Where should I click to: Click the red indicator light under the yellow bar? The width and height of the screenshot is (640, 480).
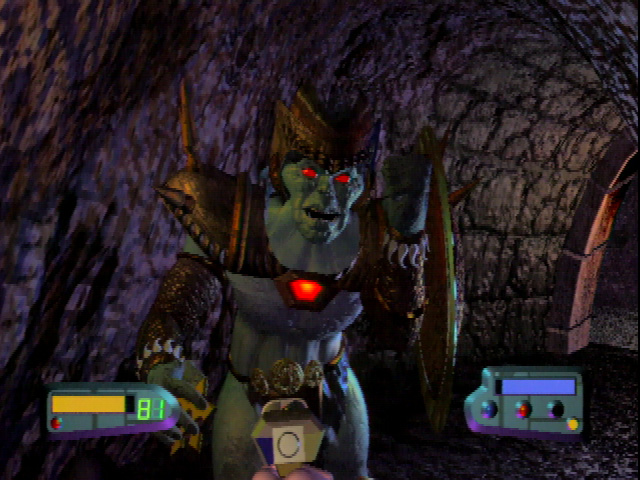point(56,423)
